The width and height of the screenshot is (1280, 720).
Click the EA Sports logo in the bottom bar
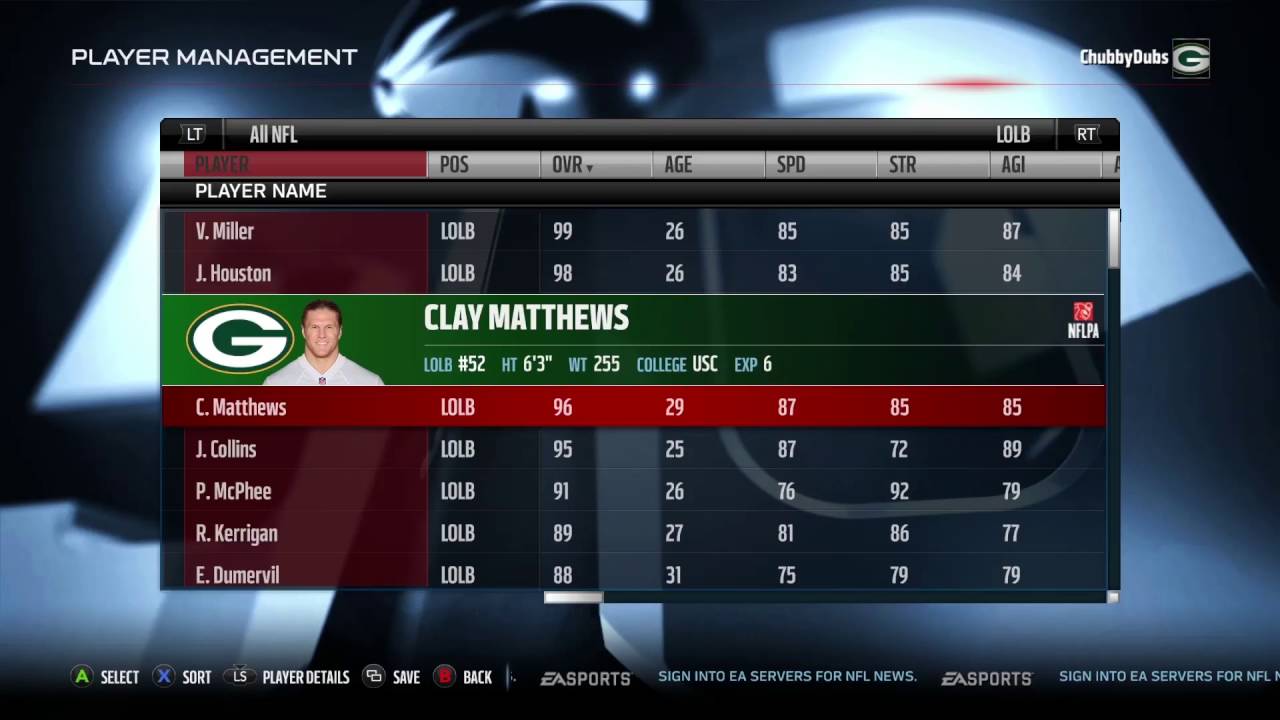585,677
